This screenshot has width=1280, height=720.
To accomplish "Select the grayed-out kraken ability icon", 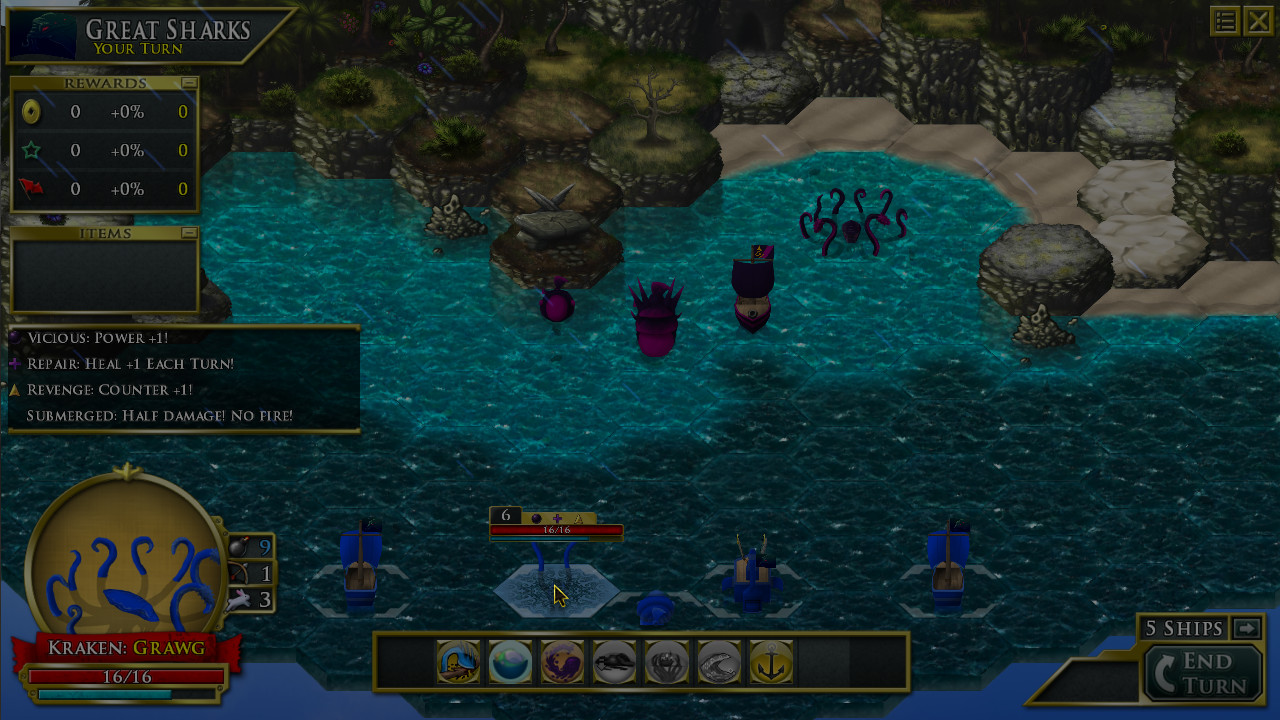I will (x=614, y=662).
